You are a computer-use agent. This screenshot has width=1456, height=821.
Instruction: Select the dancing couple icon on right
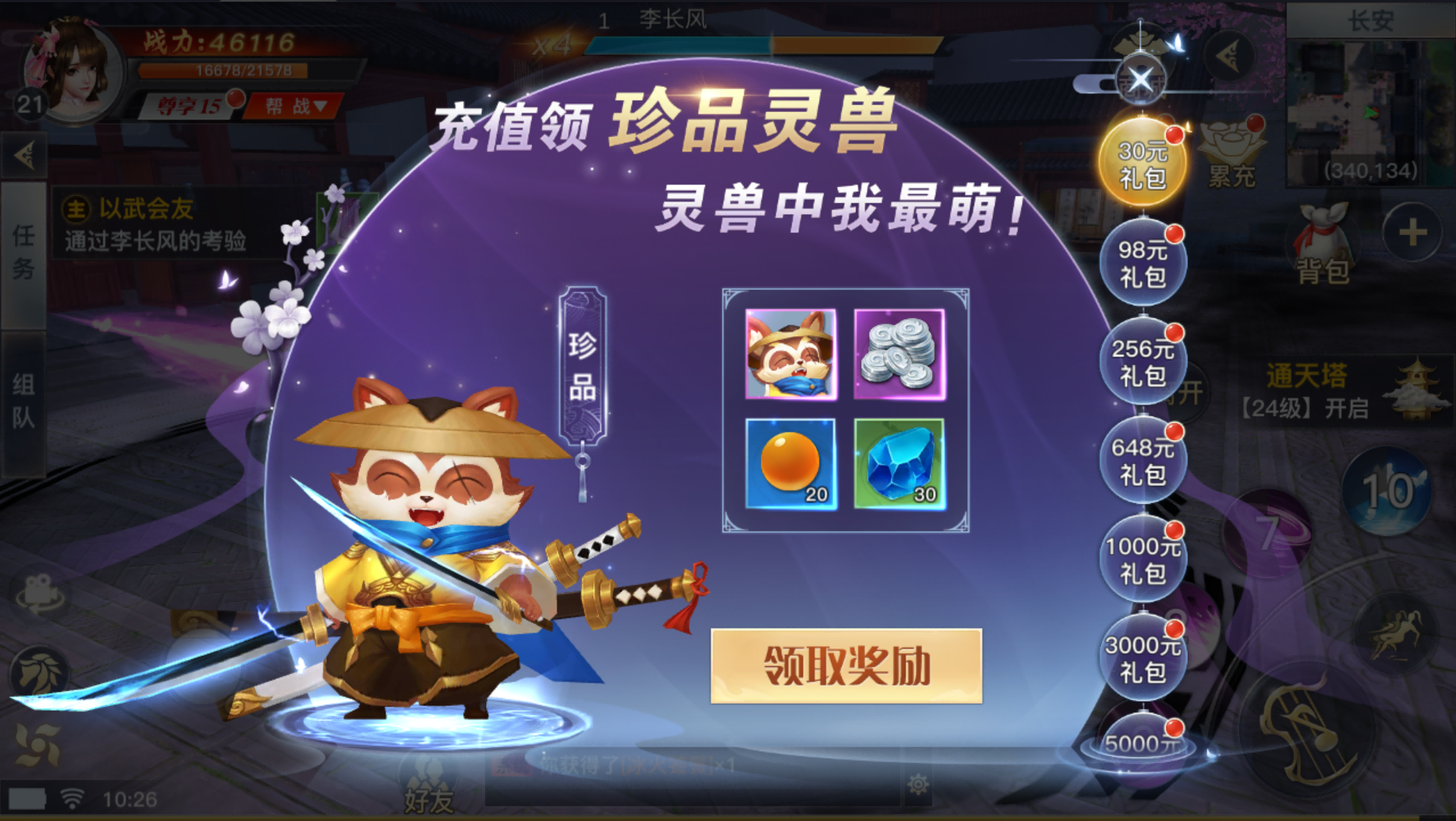(1394, 632)
